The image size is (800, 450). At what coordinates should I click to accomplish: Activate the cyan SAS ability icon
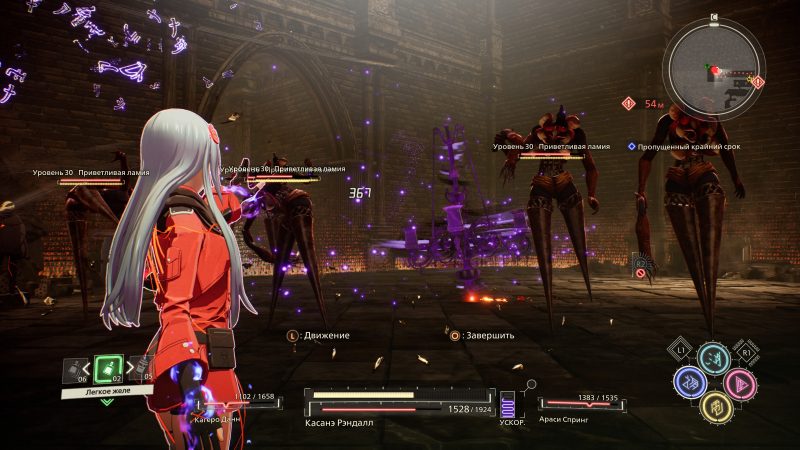714,358
